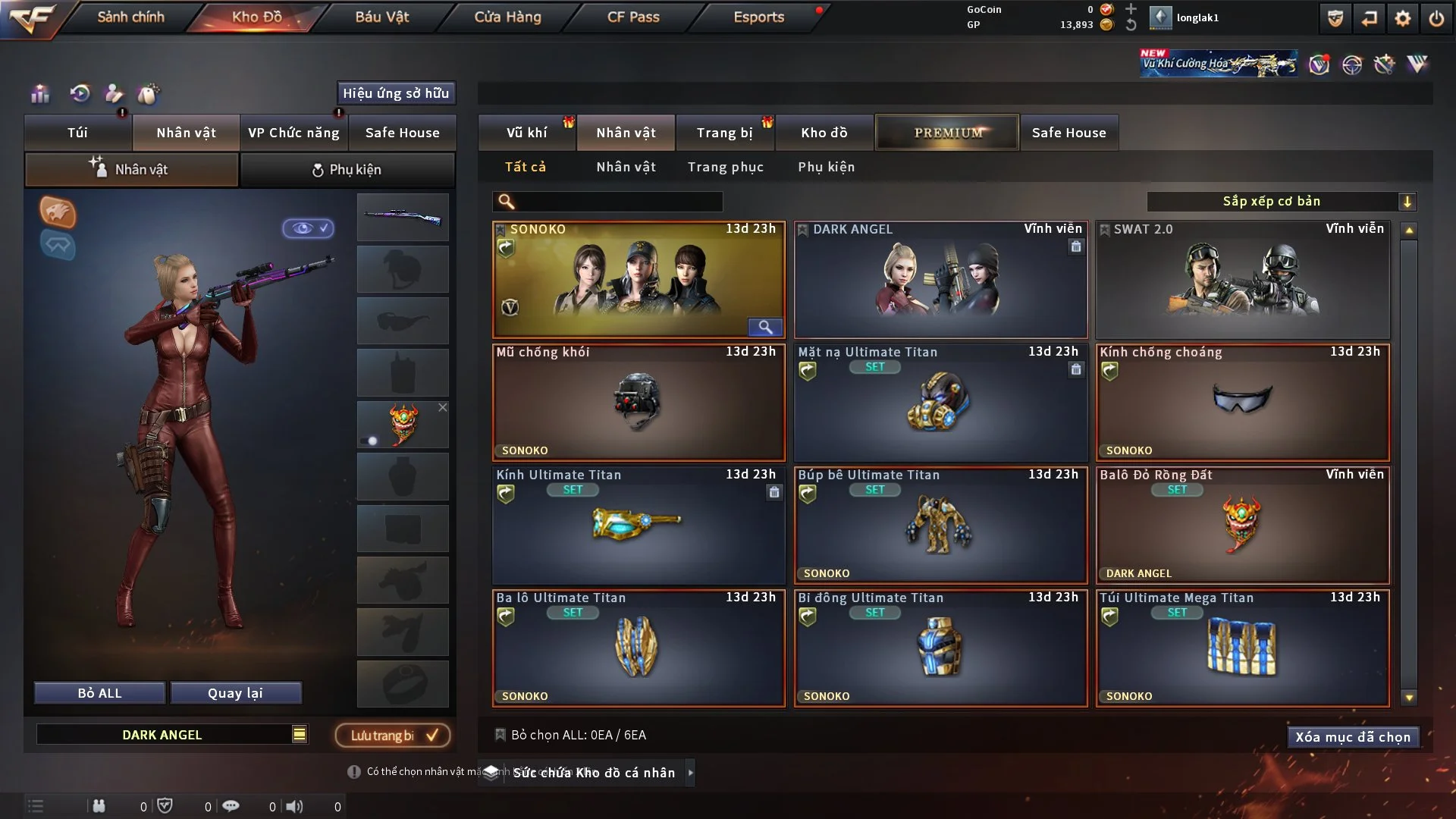Select the Kính chống choáng item

click(1242, 403)
